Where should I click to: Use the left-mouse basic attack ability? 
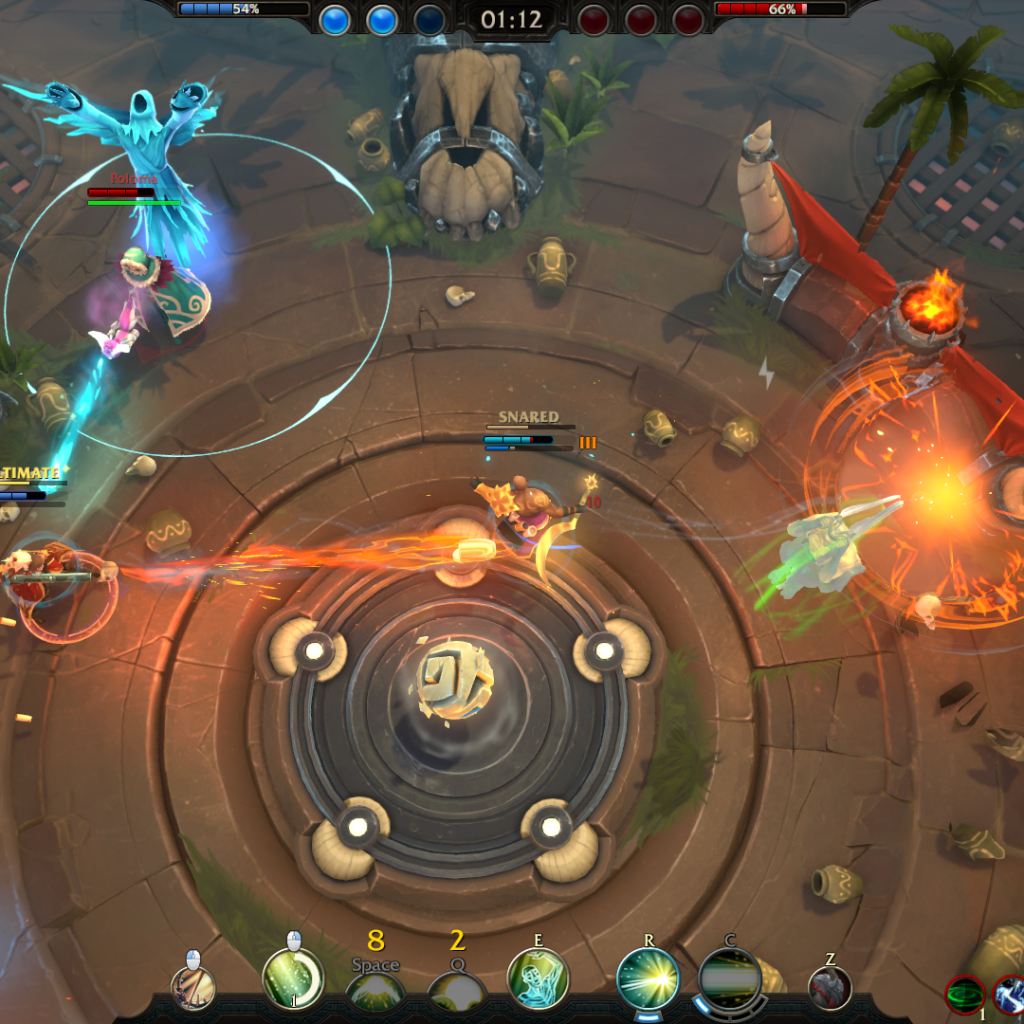pos(193,988)
